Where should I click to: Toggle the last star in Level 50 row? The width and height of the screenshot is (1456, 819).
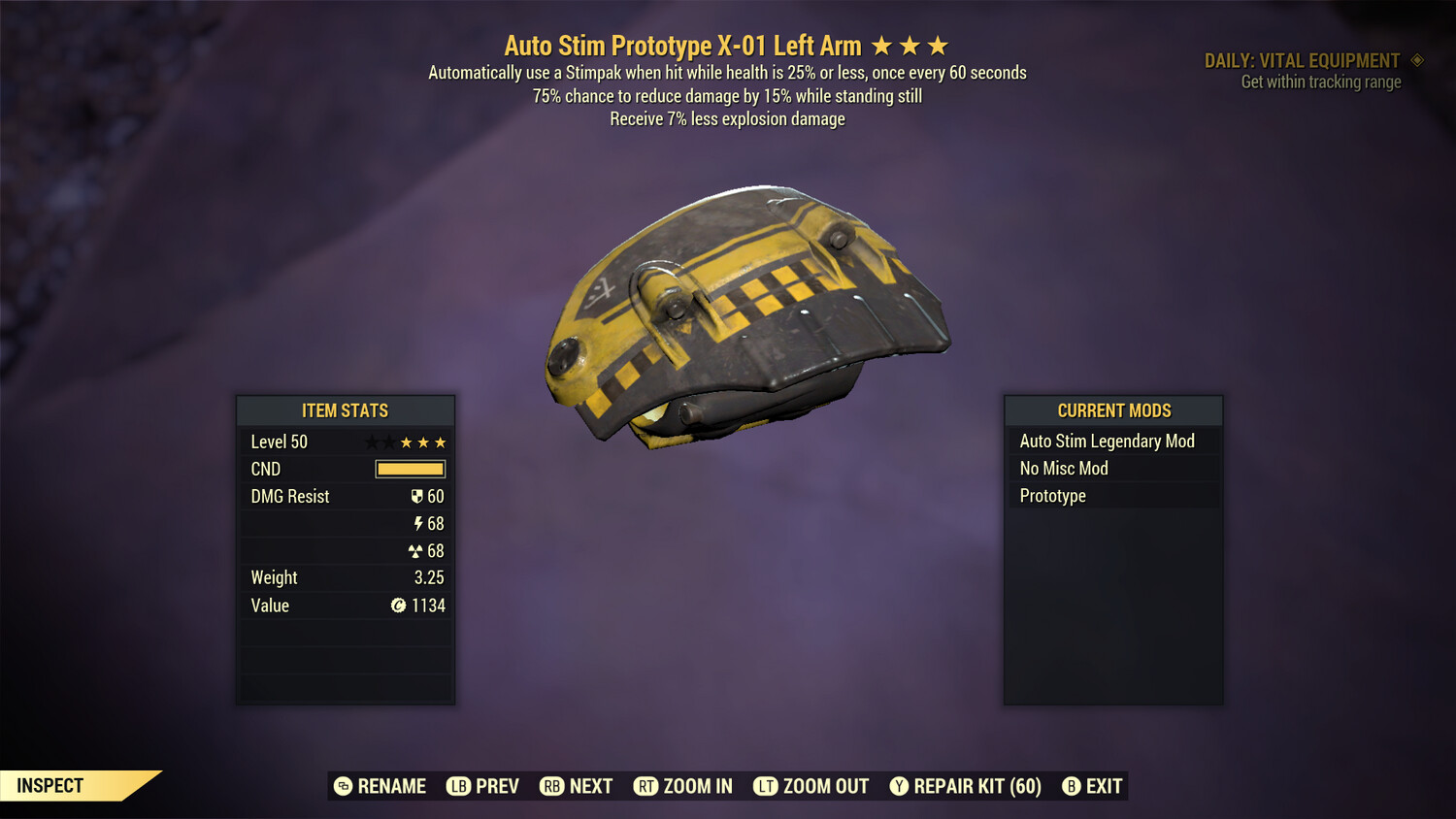point(439,442)
